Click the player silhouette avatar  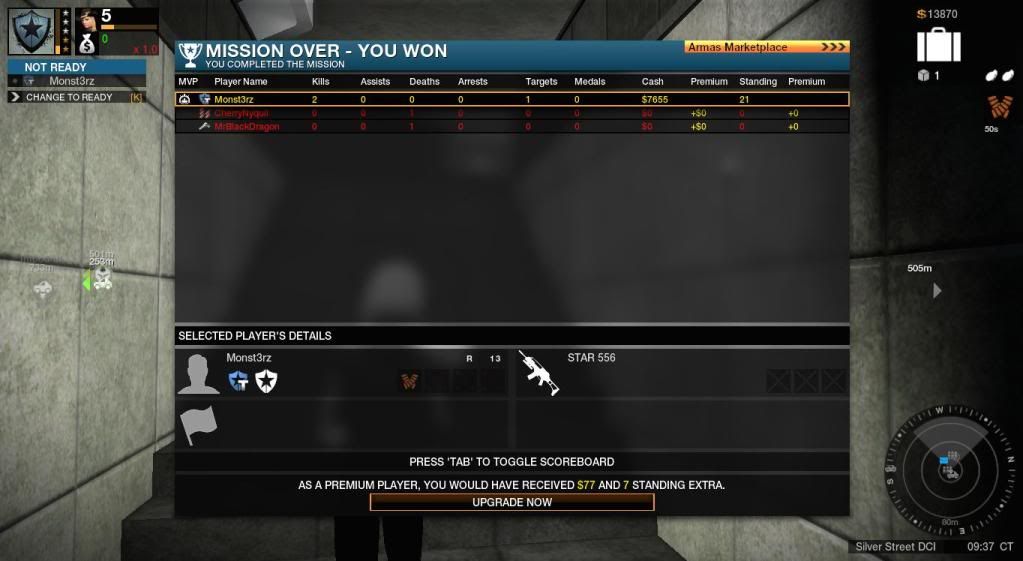click(198, 374)
